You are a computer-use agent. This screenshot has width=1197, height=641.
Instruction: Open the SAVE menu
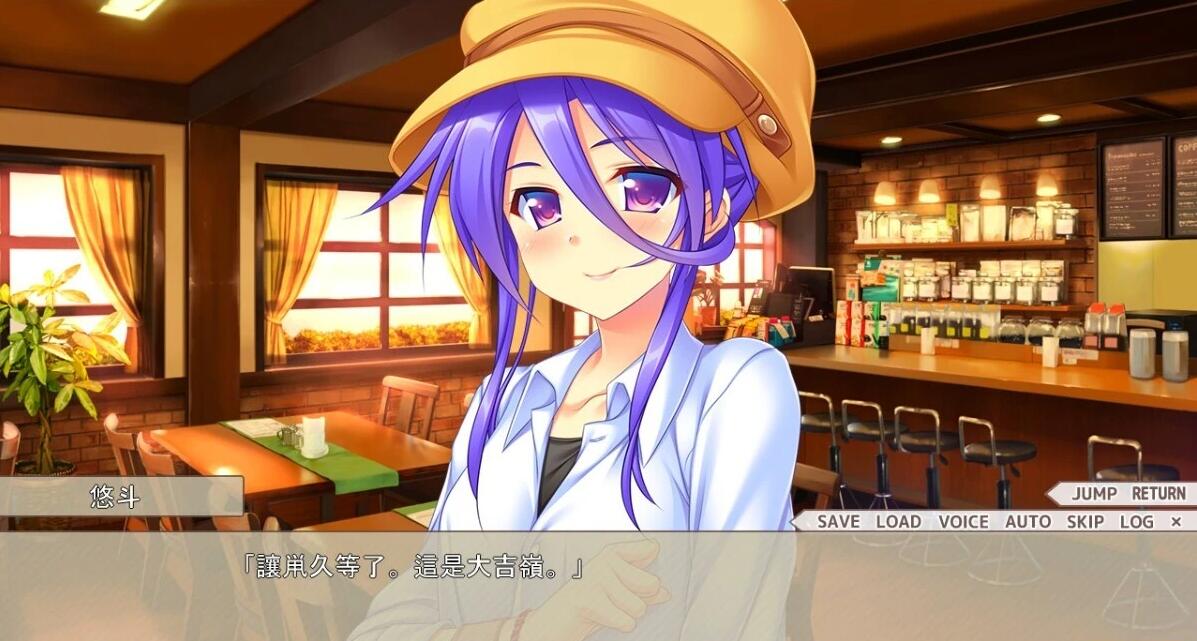[x=838, y=521]
